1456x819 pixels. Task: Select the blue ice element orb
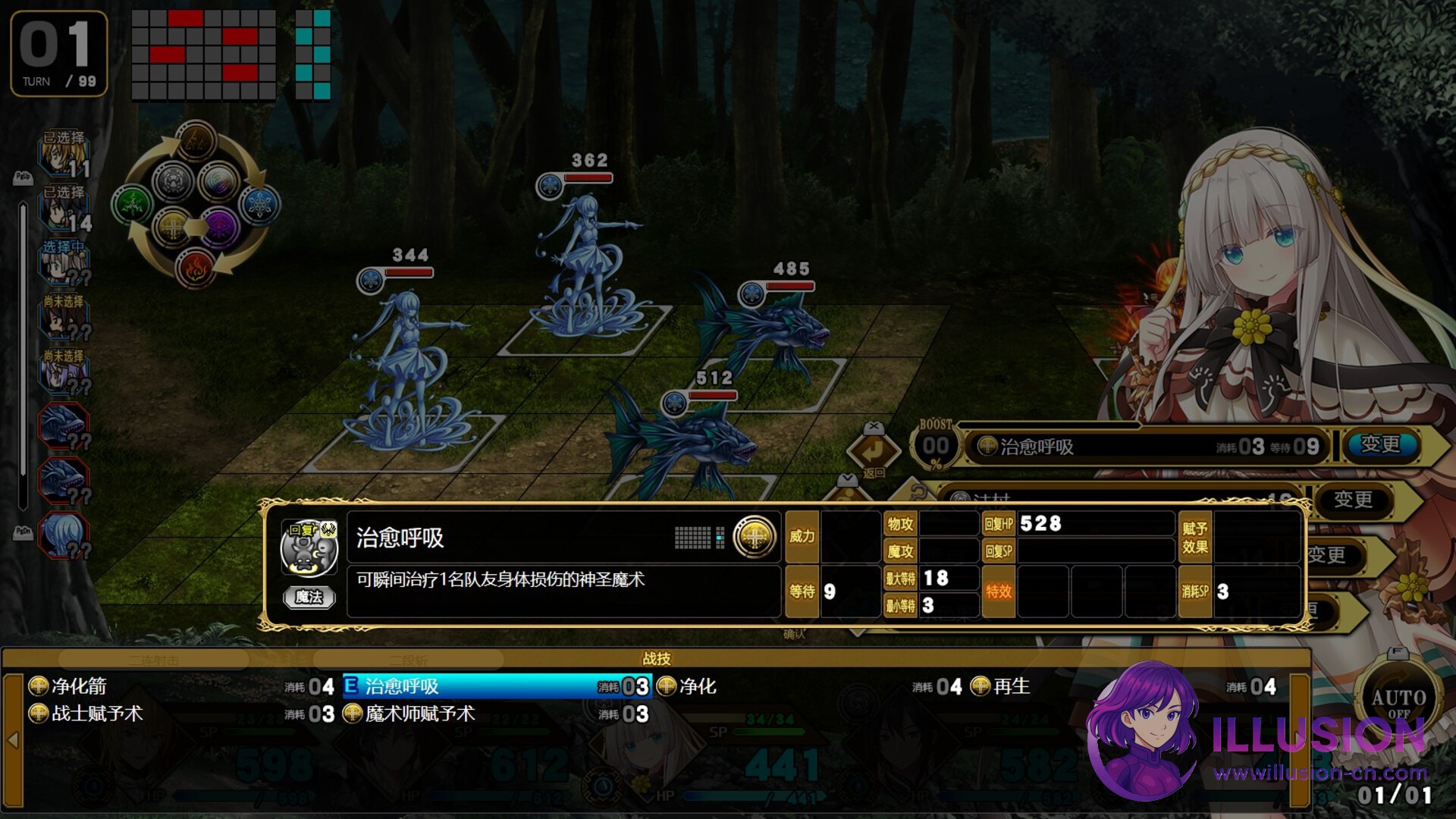click(x=259, y=205)
